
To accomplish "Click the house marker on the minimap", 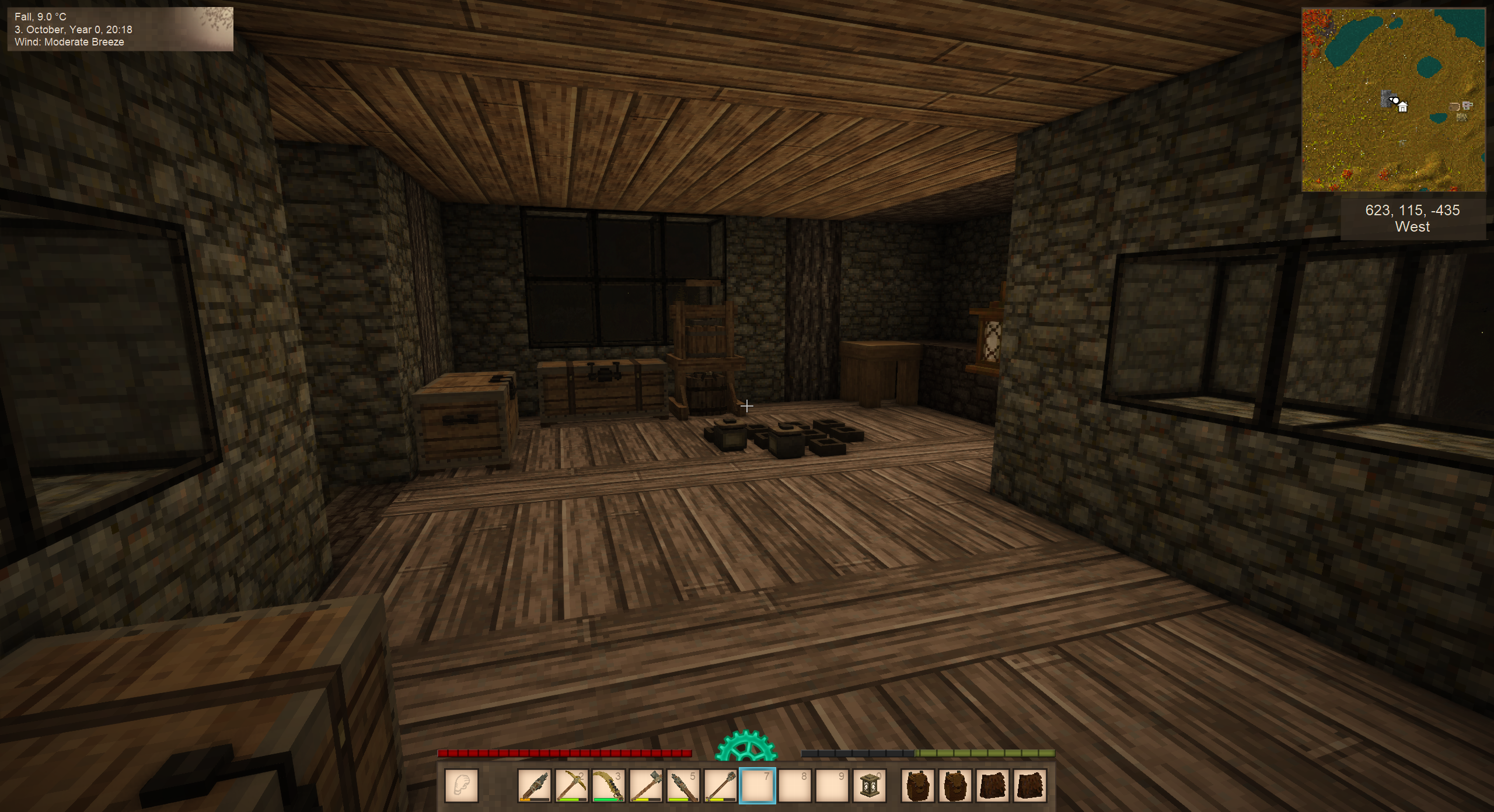I will 1402,107.
